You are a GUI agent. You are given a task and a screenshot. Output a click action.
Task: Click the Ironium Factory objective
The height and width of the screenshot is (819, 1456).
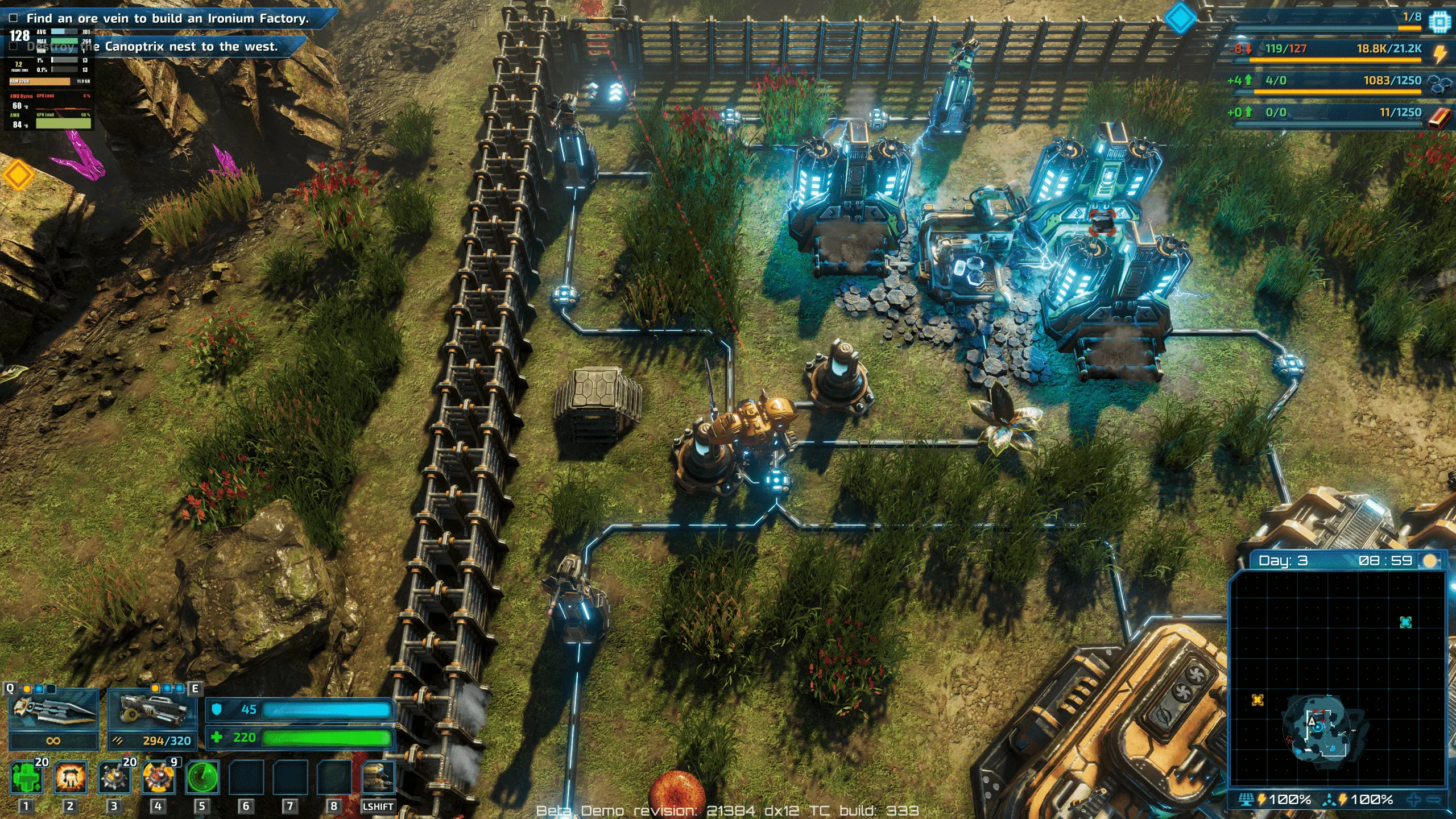(167, 18)
